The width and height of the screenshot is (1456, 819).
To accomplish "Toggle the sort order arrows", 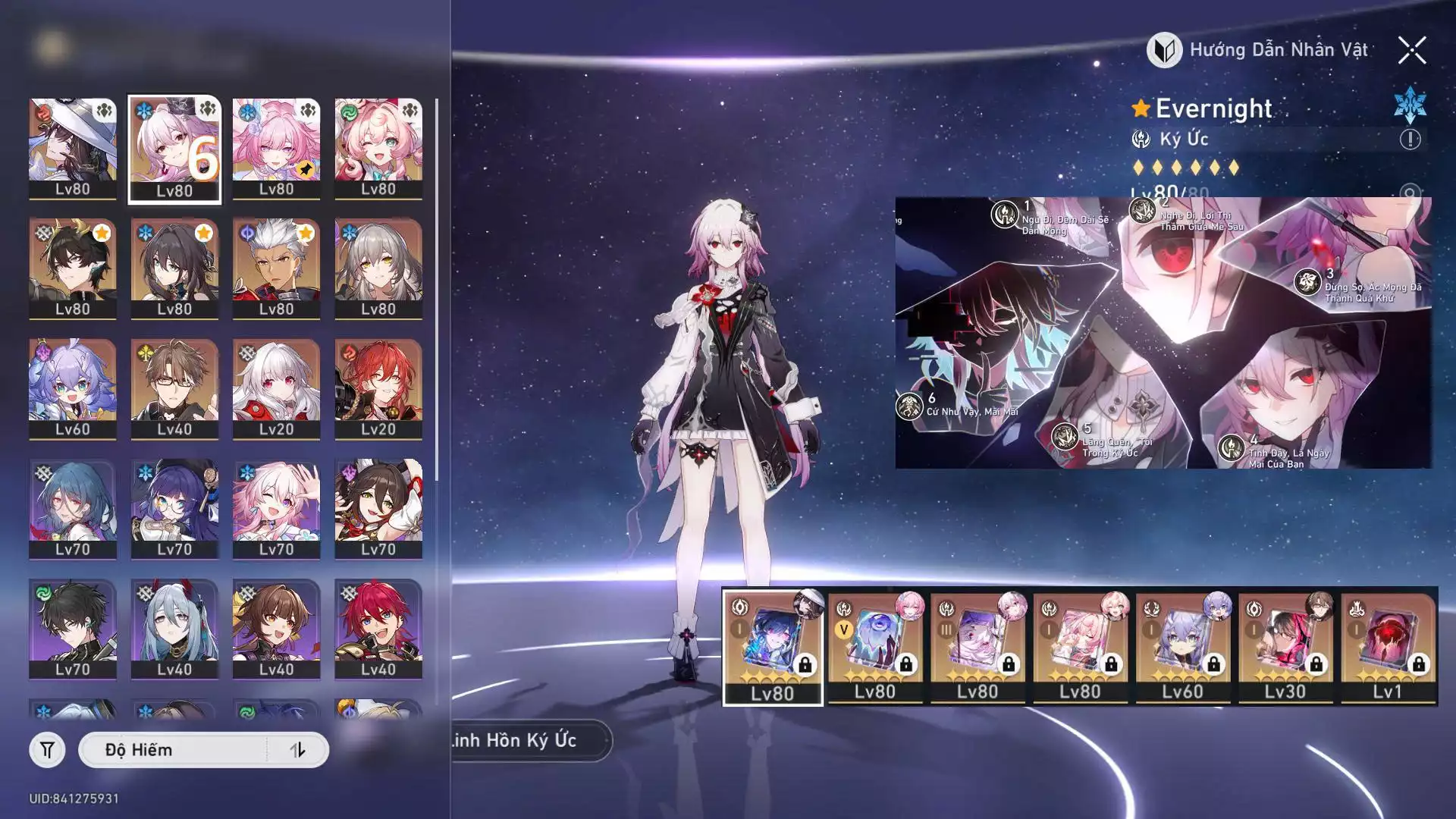I will pos(297,750).
